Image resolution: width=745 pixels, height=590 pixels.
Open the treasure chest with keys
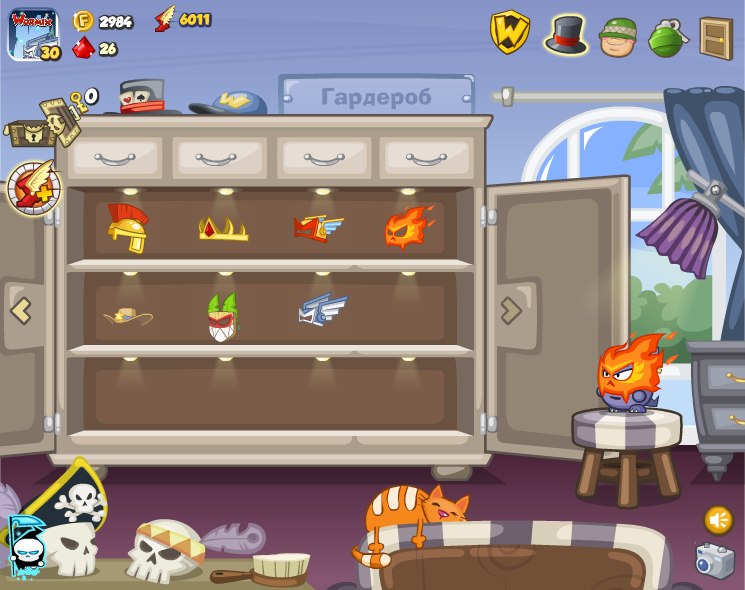click(40, 122)
